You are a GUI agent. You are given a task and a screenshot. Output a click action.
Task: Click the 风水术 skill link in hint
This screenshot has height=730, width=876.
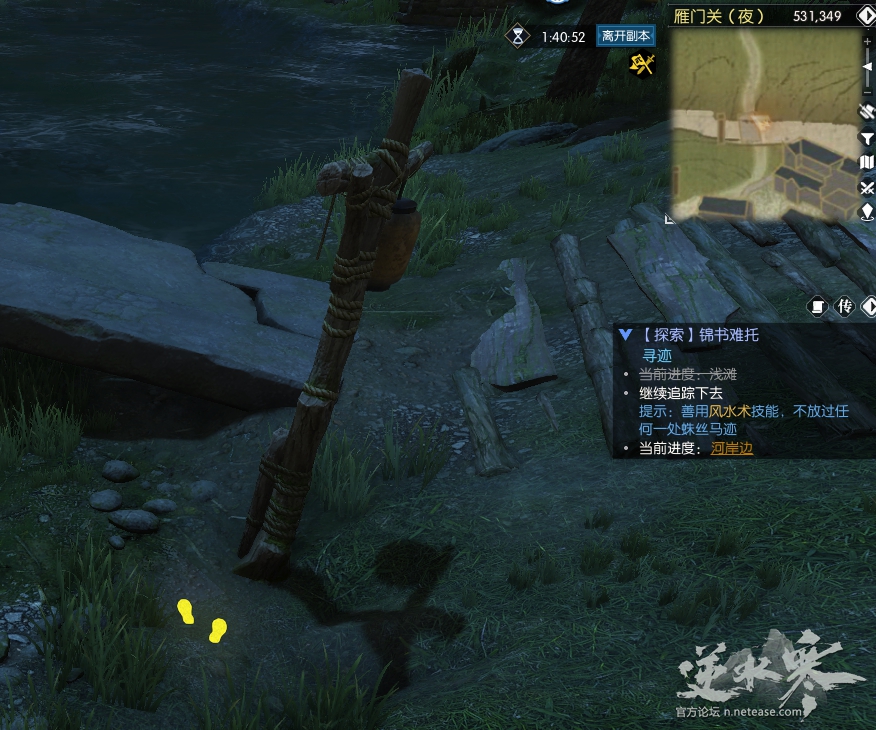pyautogui.click(x=730, y=411)
